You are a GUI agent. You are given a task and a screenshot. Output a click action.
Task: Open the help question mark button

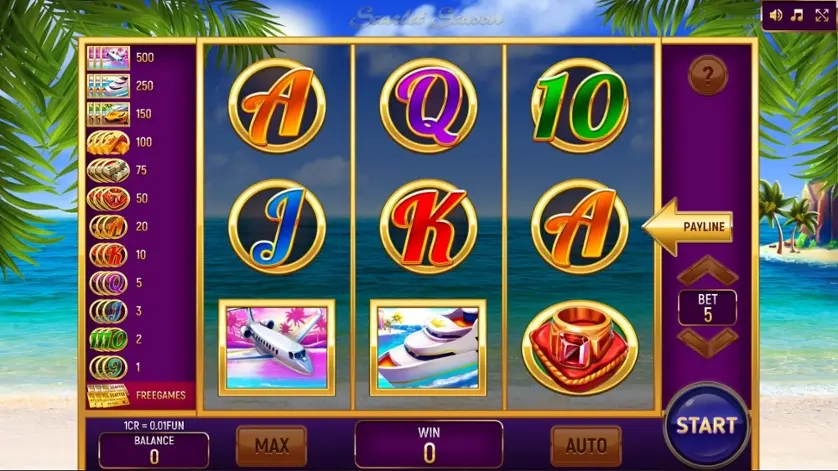(x=707, y=76)
